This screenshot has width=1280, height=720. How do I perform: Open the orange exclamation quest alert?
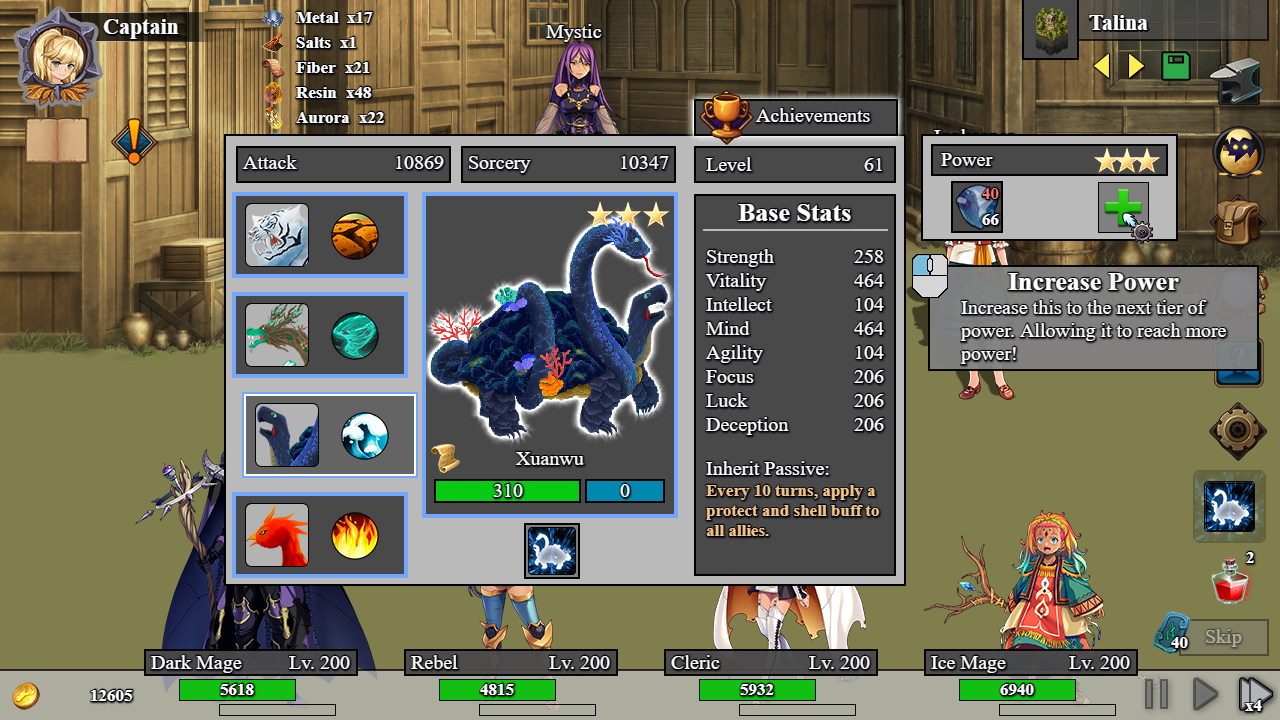tap(133, 141)
